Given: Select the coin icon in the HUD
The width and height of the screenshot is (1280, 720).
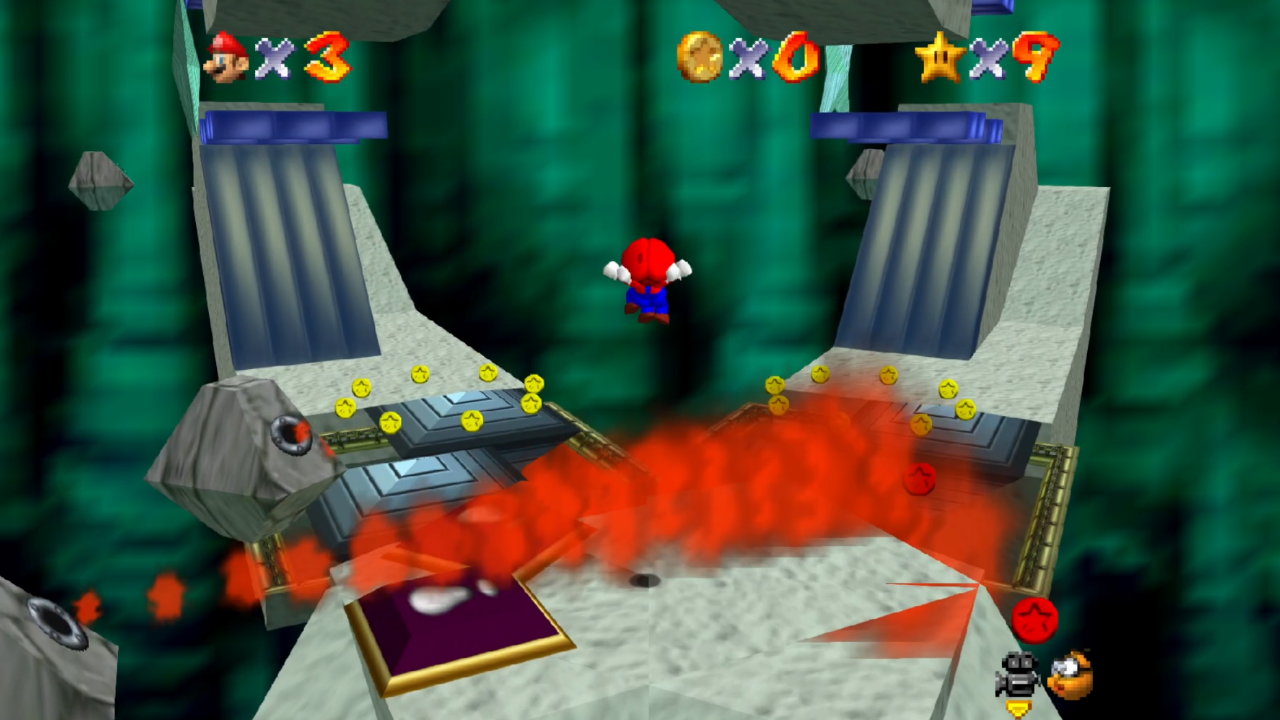Looking at the screenshot, I should pyautogui.click(x=700, y=57).
